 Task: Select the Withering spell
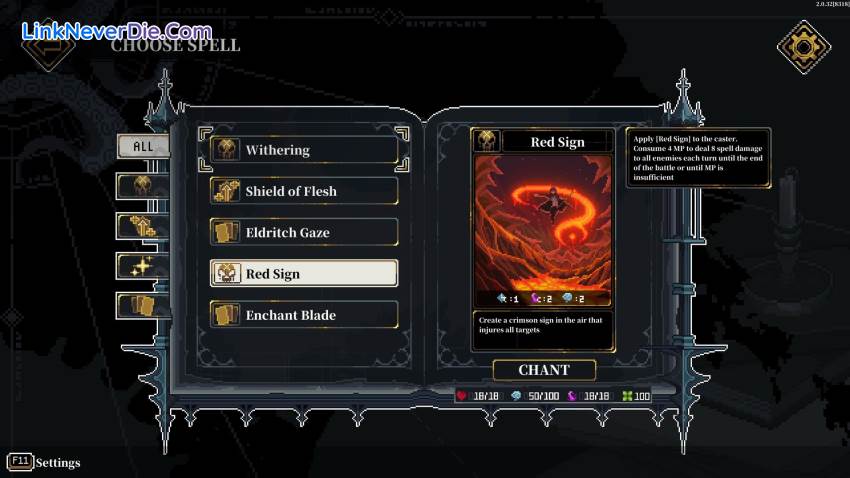(x=304, y=150)
